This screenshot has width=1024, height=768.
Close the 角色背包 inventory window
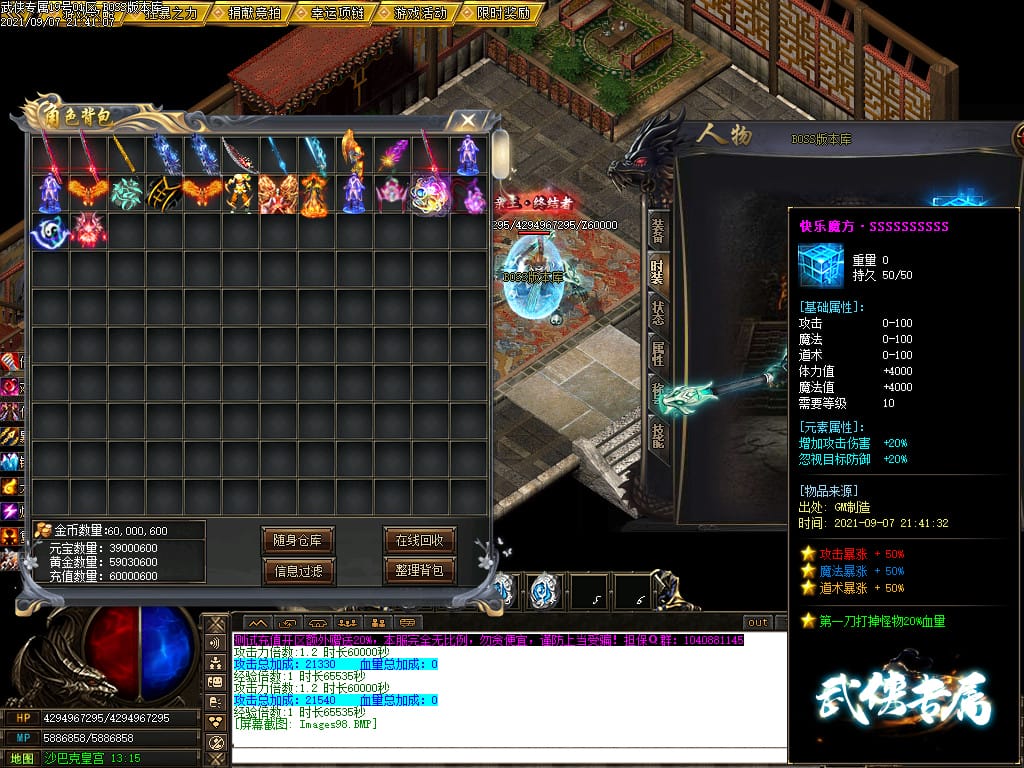coord(467,120)
